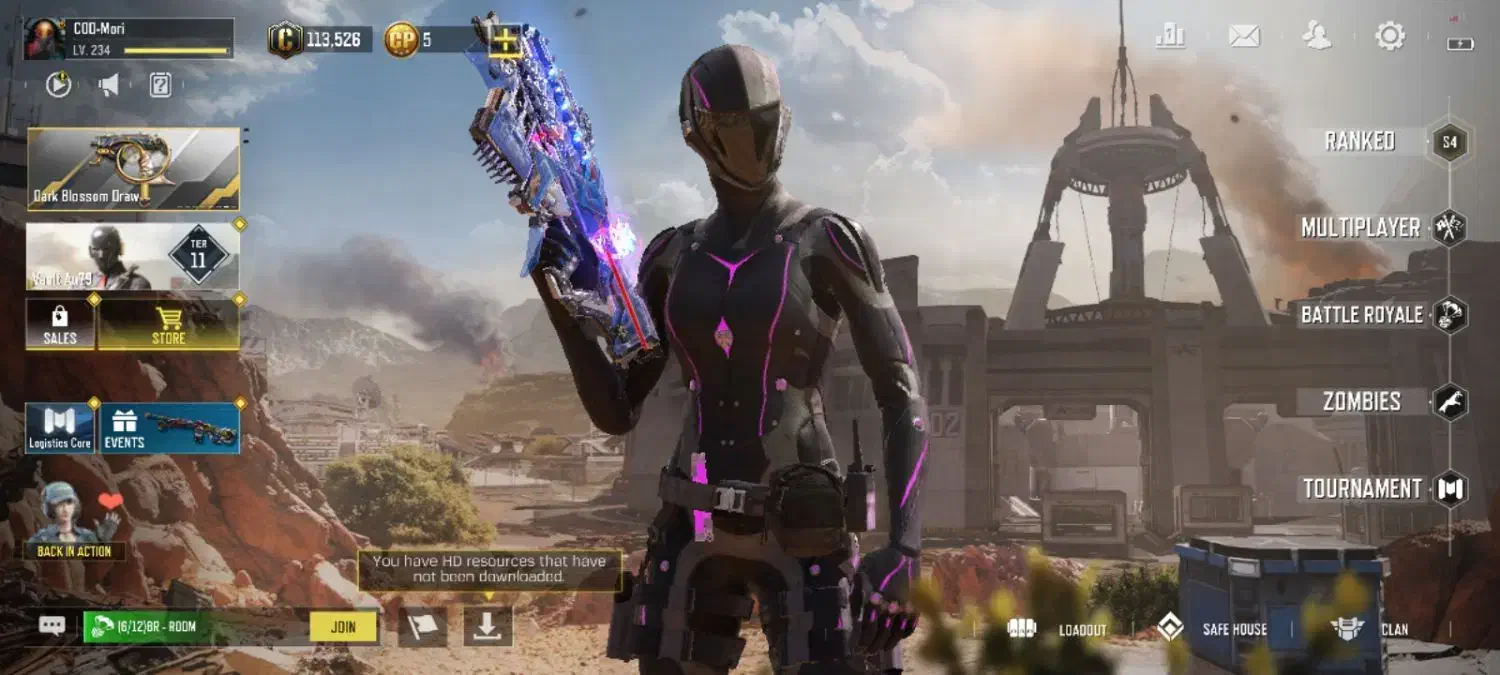
Task: Check the mail envelope icon
Action: [1244, 37]
